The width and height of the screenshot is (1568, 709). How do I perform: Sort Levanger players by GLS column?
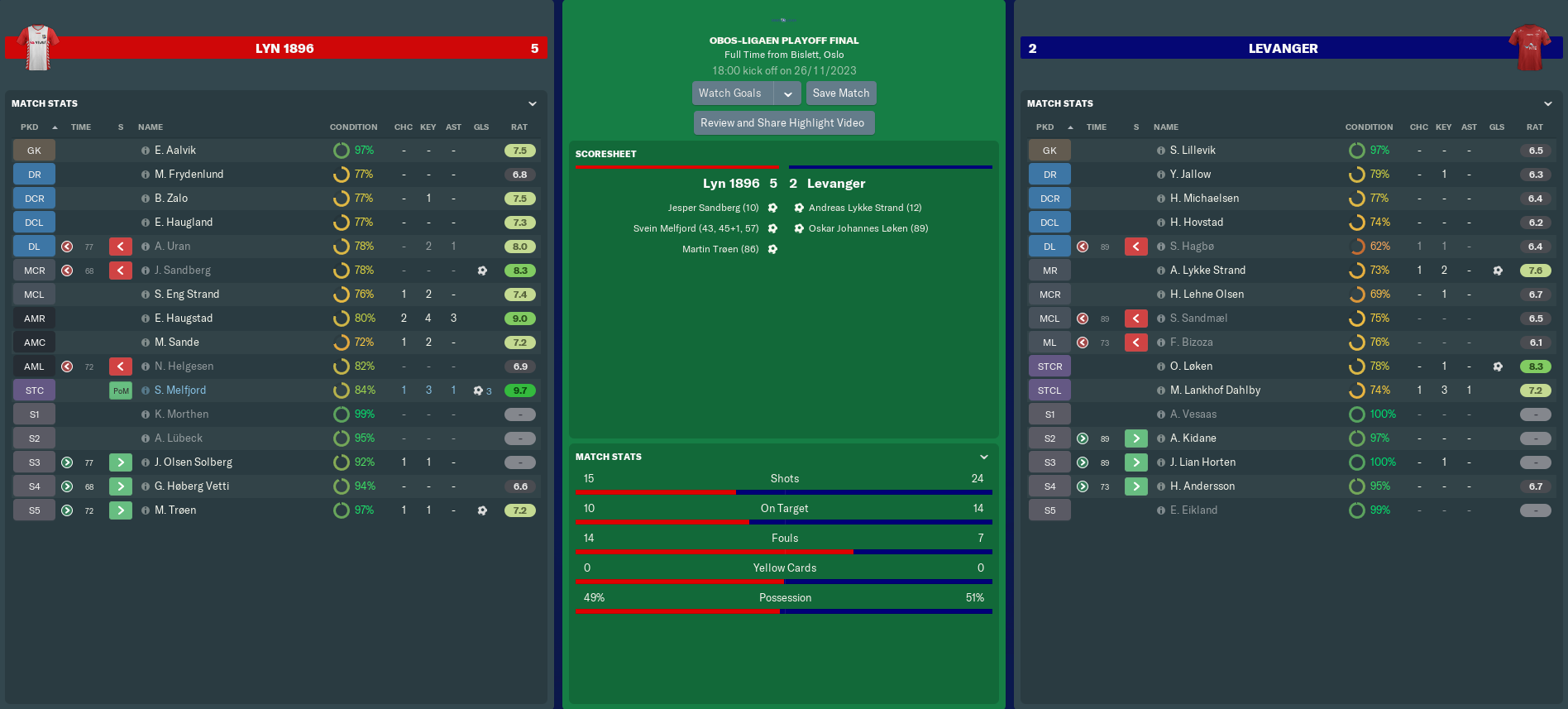(1497, 127)
